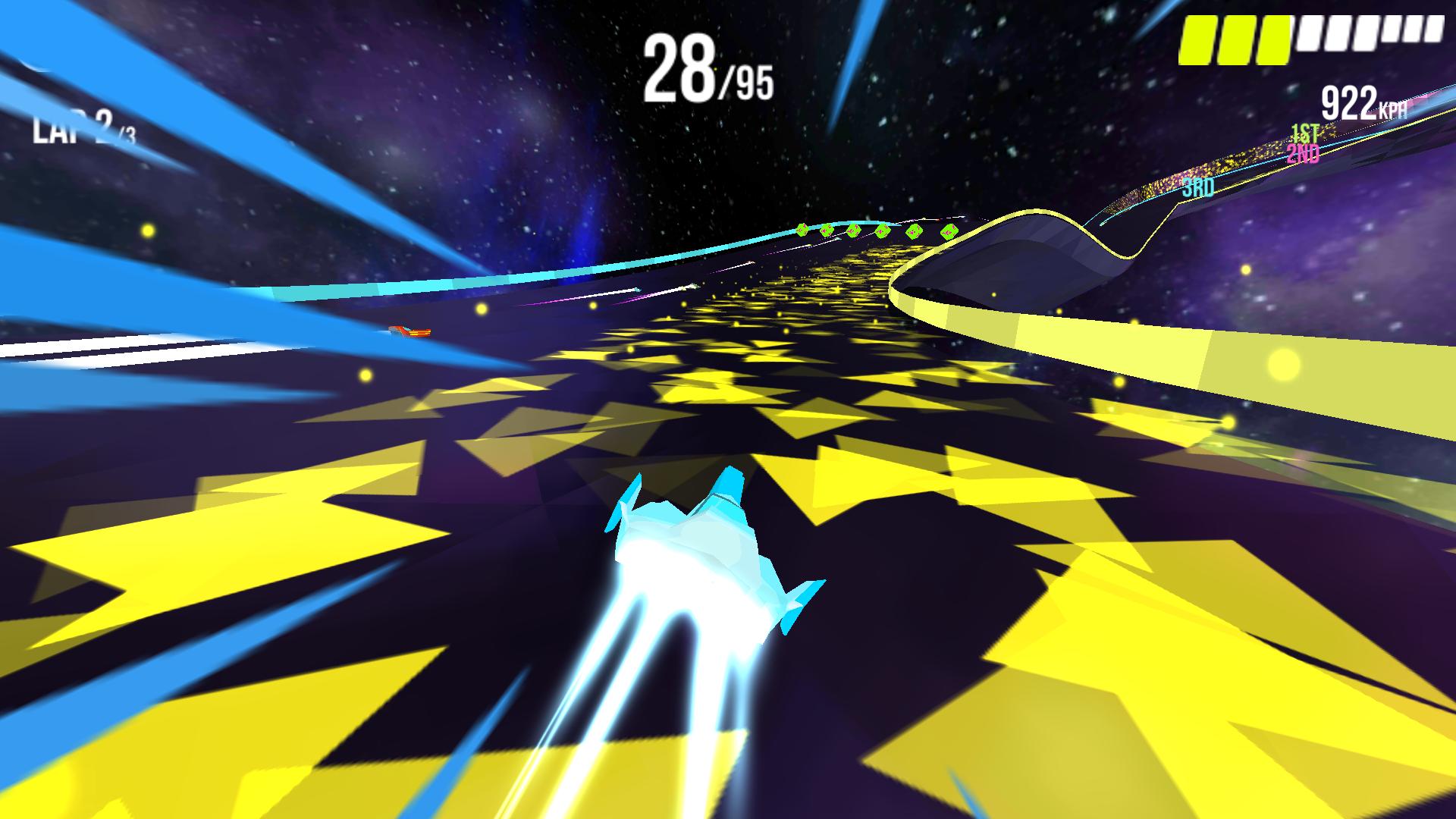Click the 1ST position marker
The image size is (1456, 819).
(x=1305, y=133)
